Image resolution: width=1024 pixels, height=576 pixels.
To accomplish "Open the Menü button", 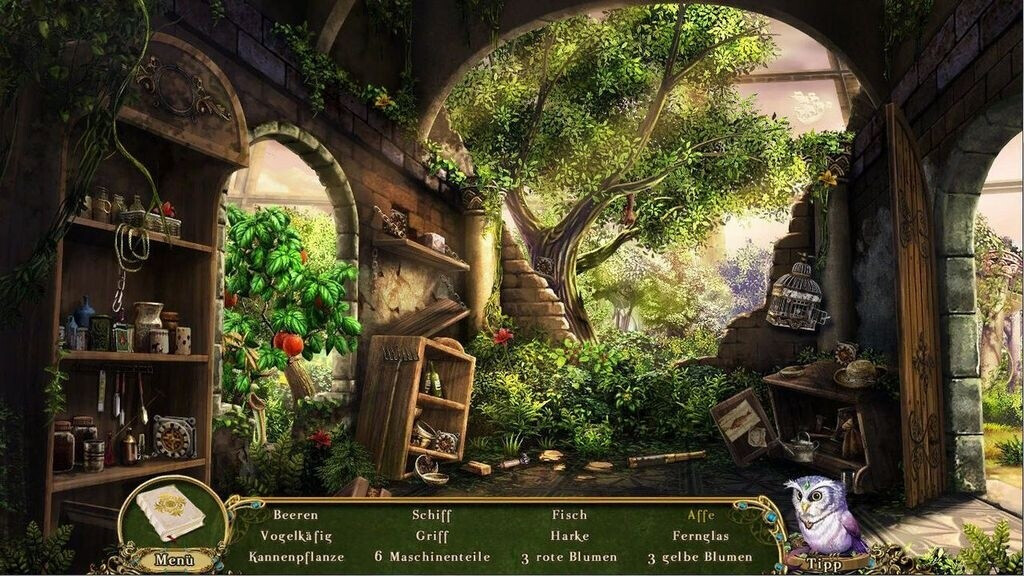I will tap(174, 559).
